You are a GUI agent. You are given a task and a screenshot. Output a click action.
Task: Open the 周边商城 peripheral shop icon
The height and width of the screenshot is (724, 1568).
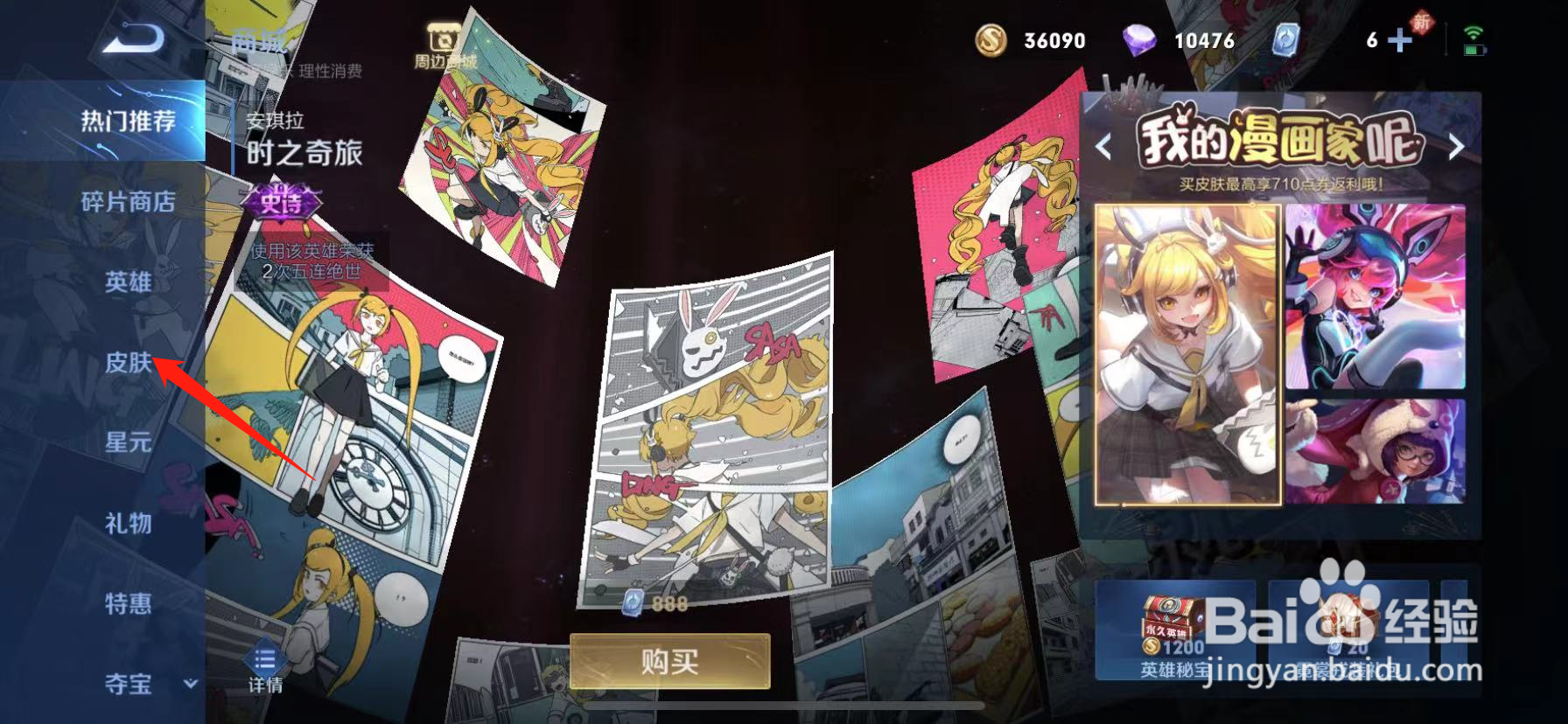[442, 39]
